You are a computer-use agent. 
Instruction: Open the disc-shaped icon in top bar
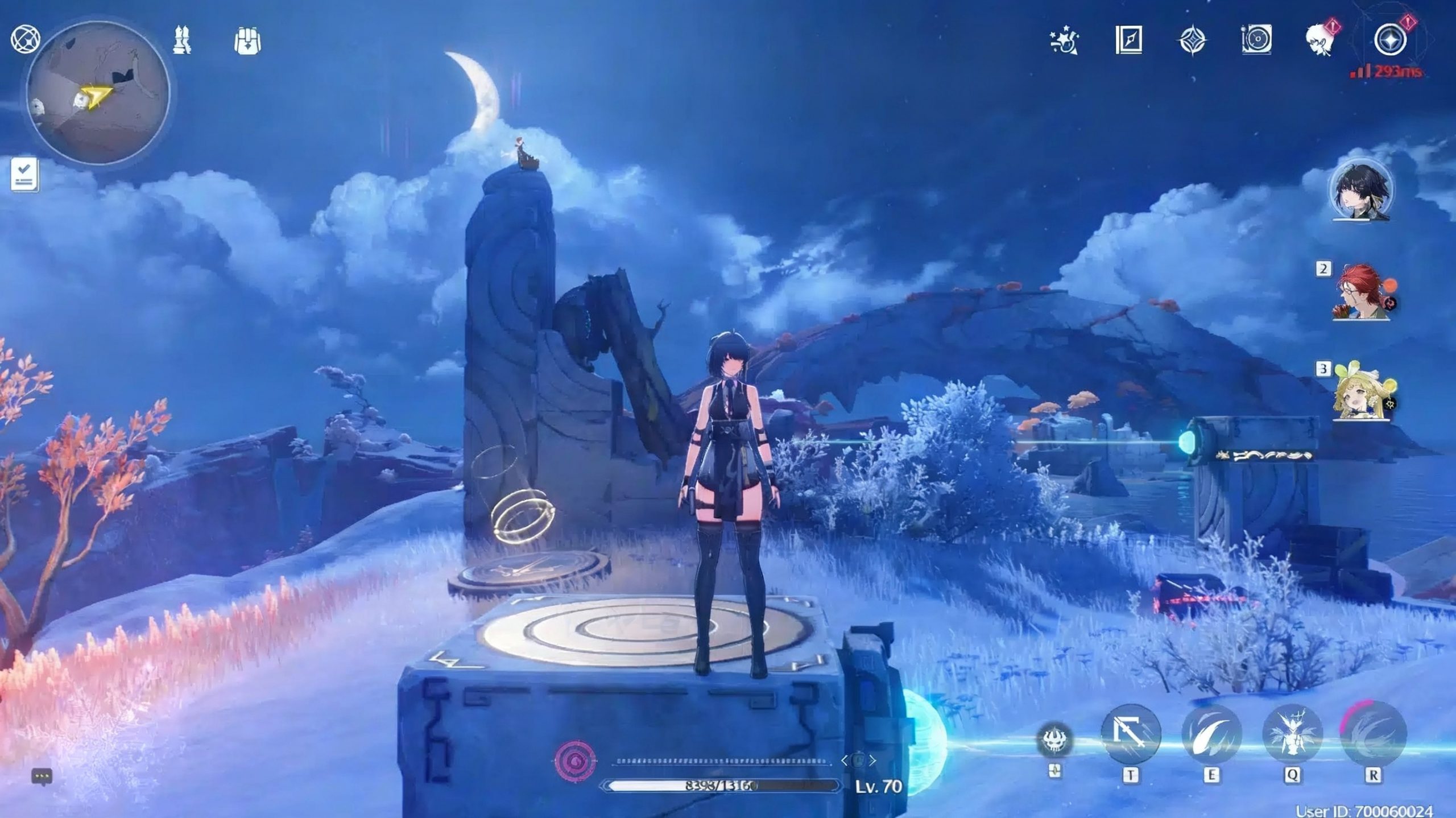(x=1256, y=40)
